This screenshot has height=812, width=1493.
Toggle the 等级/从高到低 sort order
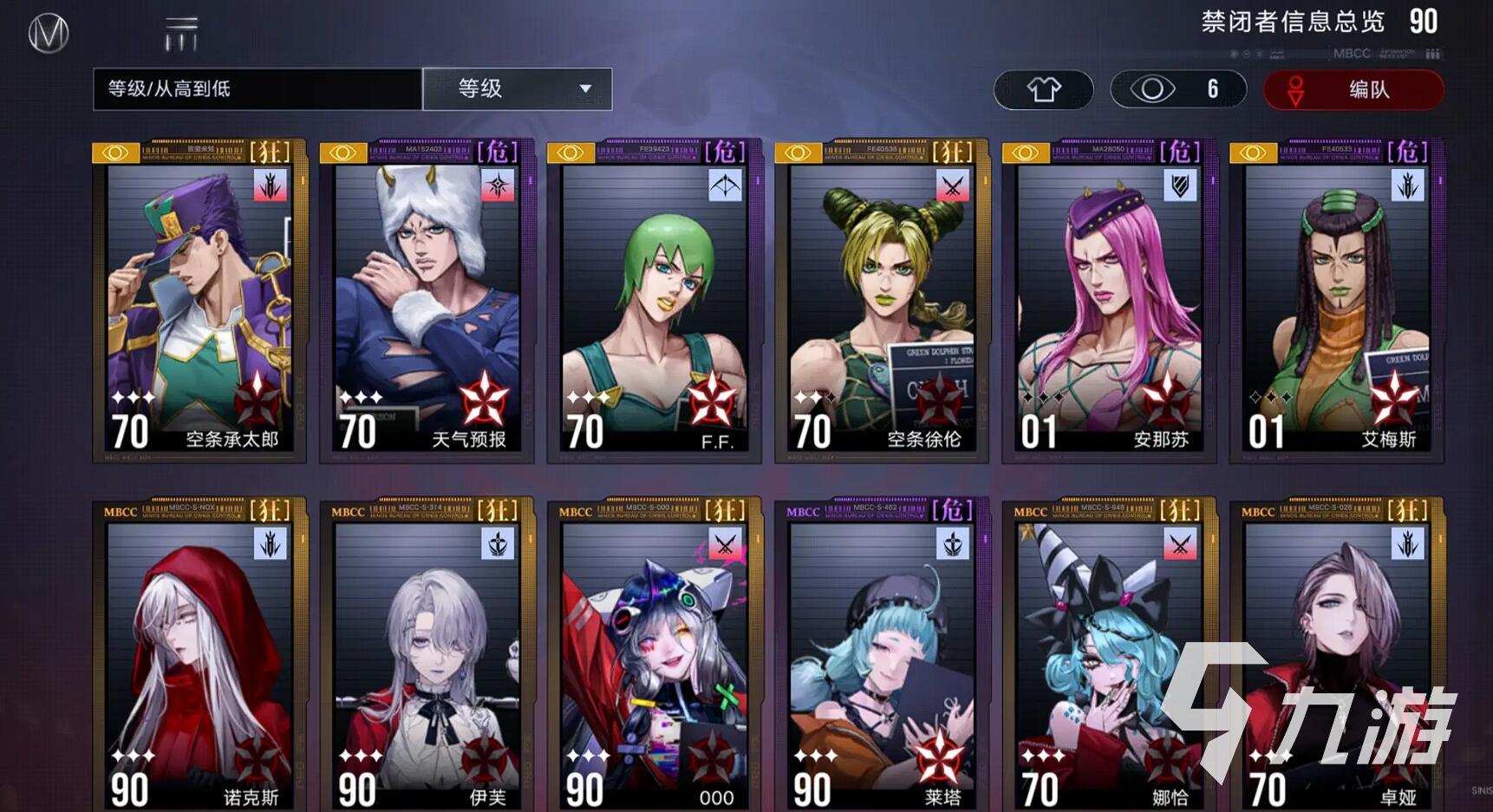(x=258, y=89)
